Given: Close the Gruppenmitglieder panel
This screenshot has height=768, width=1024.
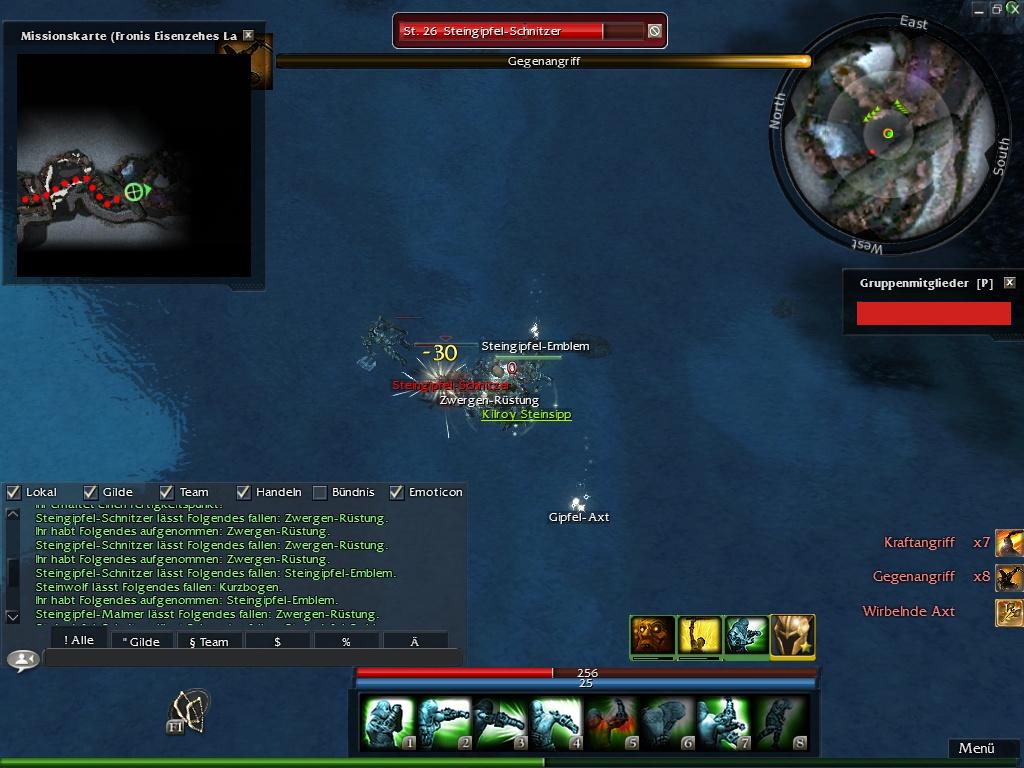Looking at the screenshot, I should 1009,283.
